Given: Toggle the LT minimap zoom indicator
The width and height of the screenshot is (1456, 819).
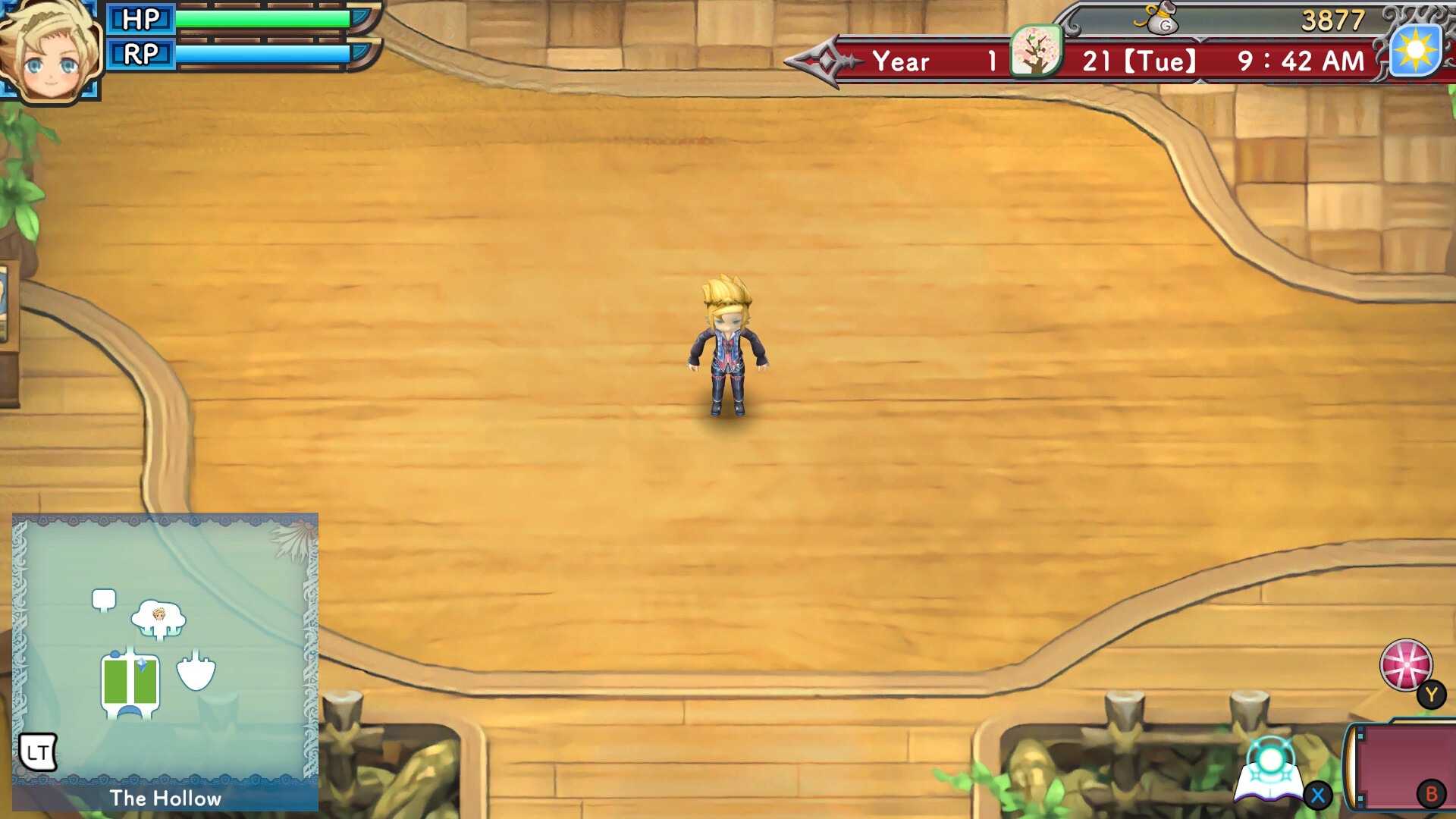Looking at the screenshot, I should click(x=37, y=753).
